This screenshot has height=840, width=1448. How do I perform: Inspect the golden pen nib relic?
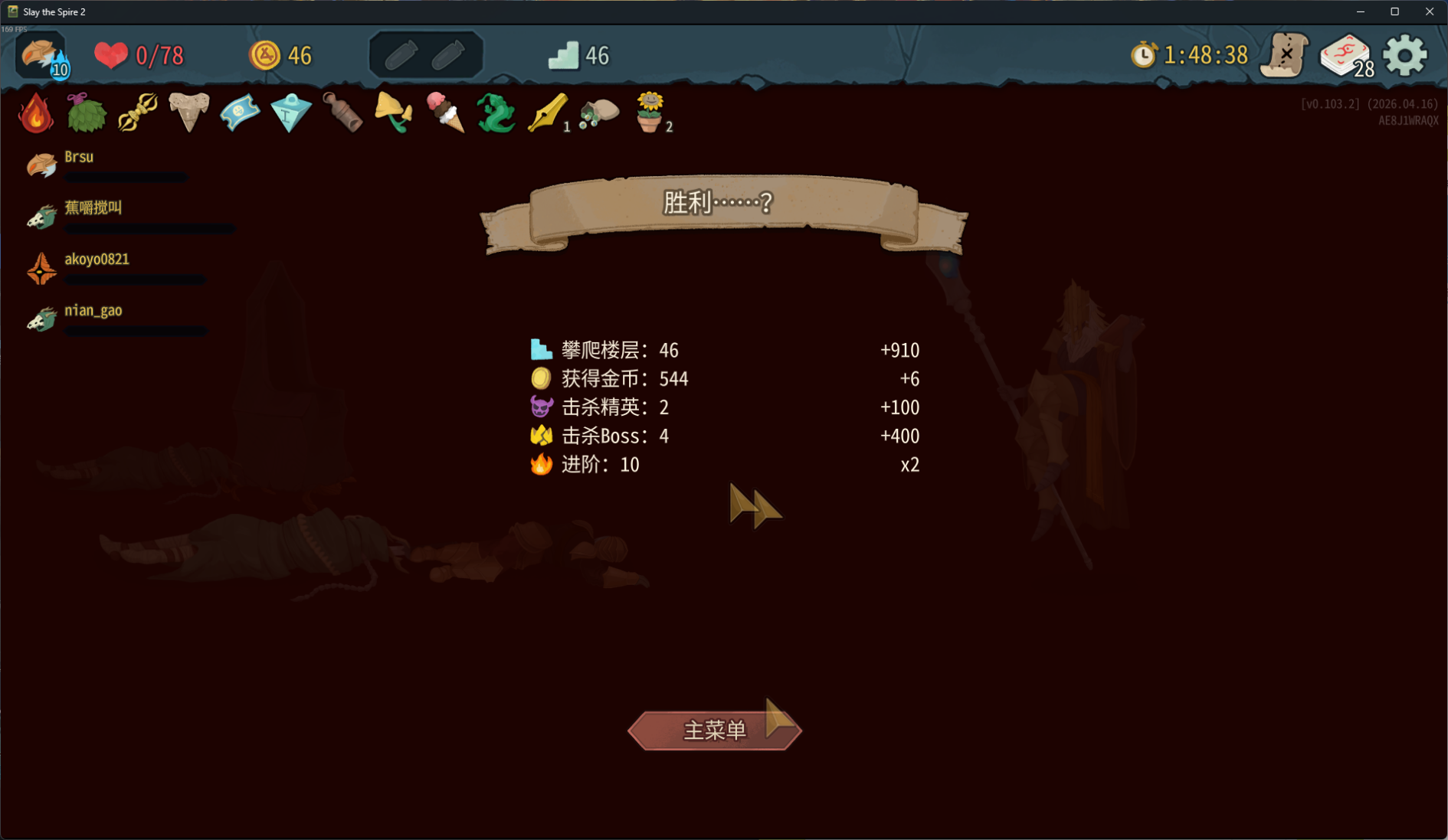(x=547, y=113)
